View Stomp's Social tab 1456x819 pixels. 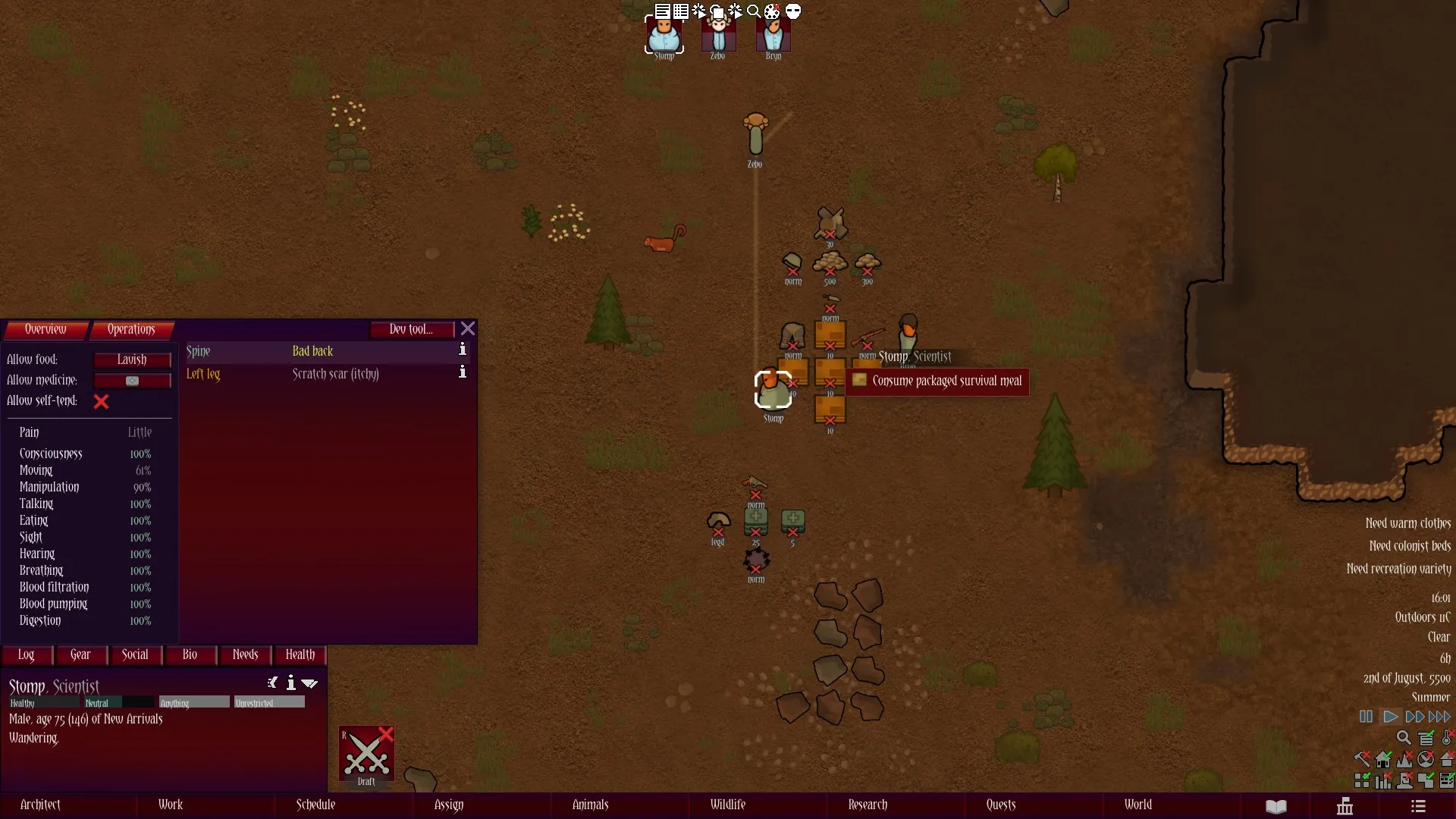135,654
